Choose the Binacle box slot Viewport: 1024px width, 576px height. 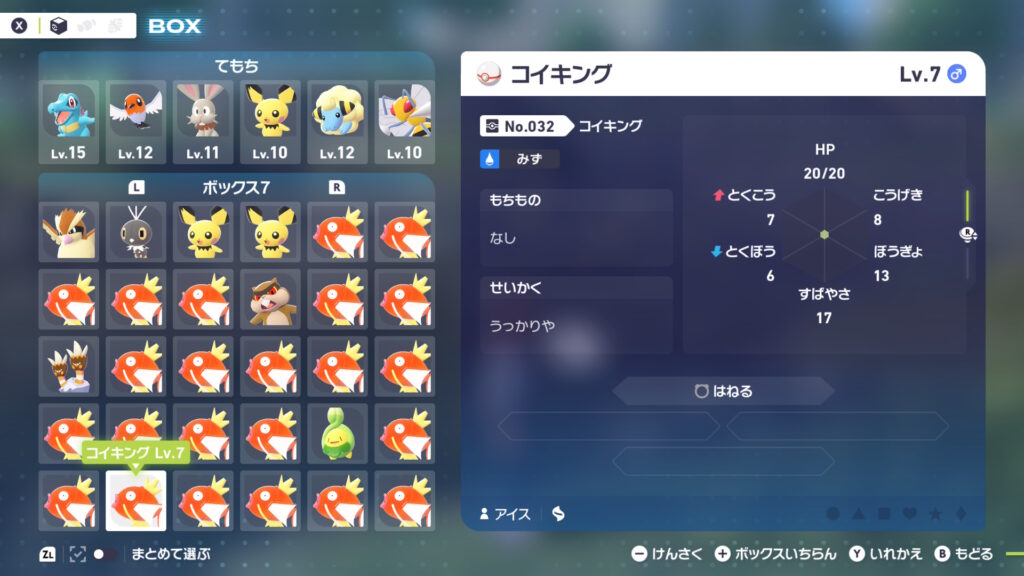click(x=68, y=365)
